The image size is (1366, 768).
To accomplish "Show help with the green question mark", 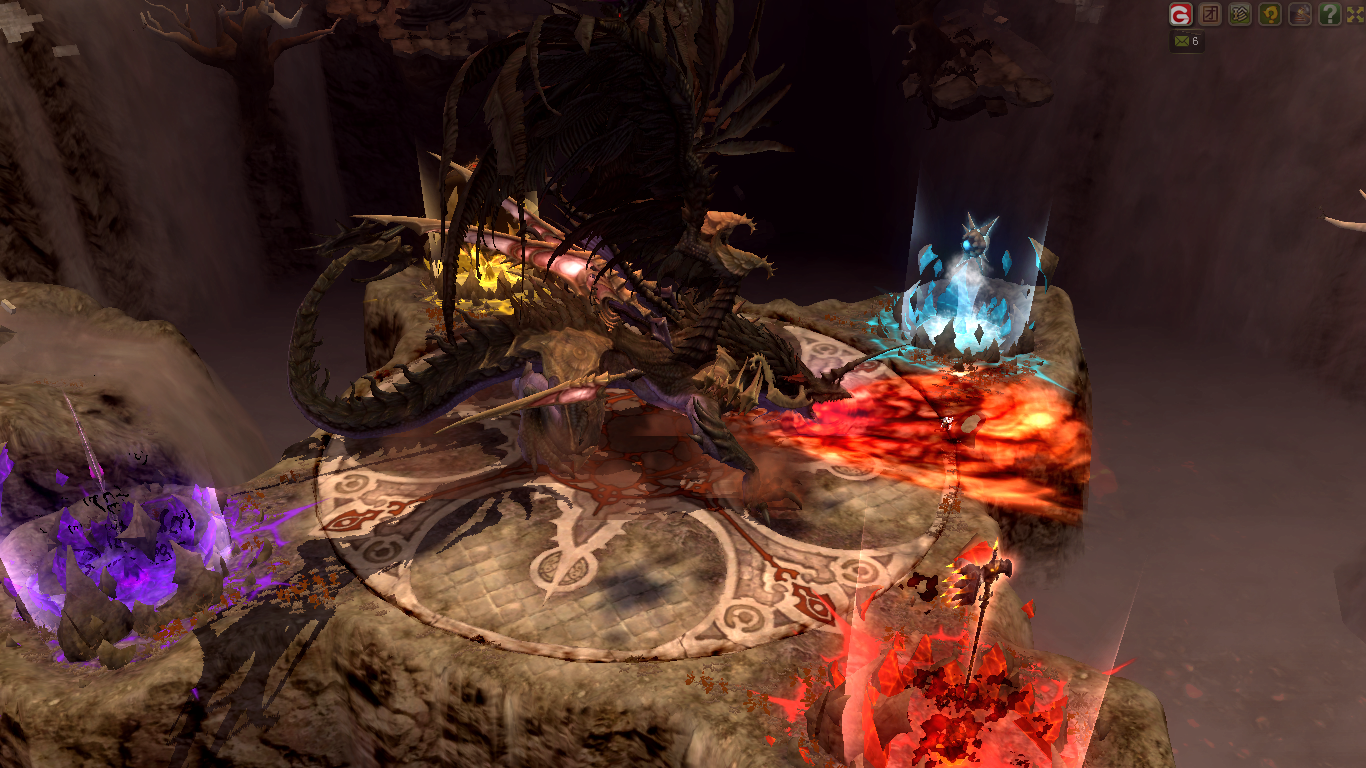I will coord(1329,14).
